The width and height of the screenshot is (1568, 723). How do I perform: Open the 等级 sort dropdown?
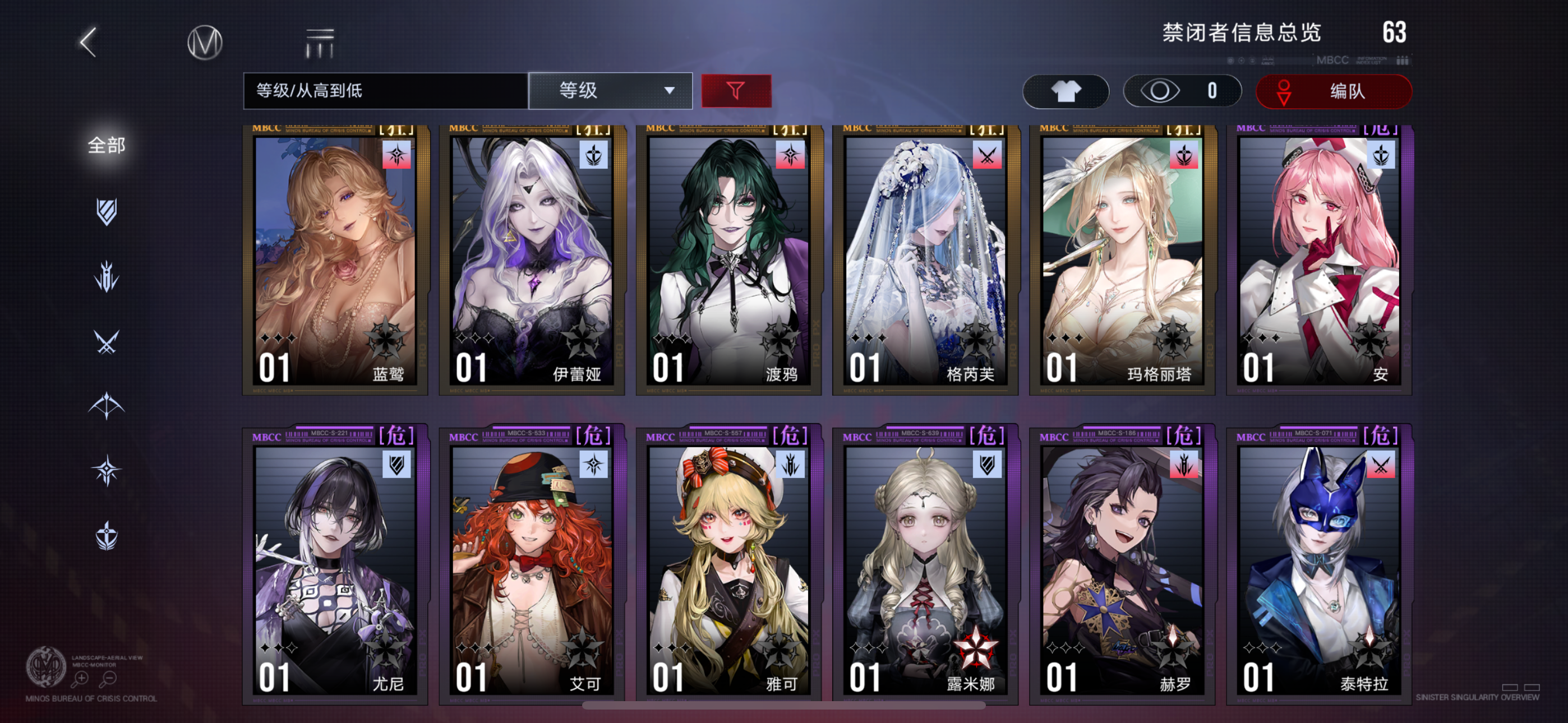[611, 90]
